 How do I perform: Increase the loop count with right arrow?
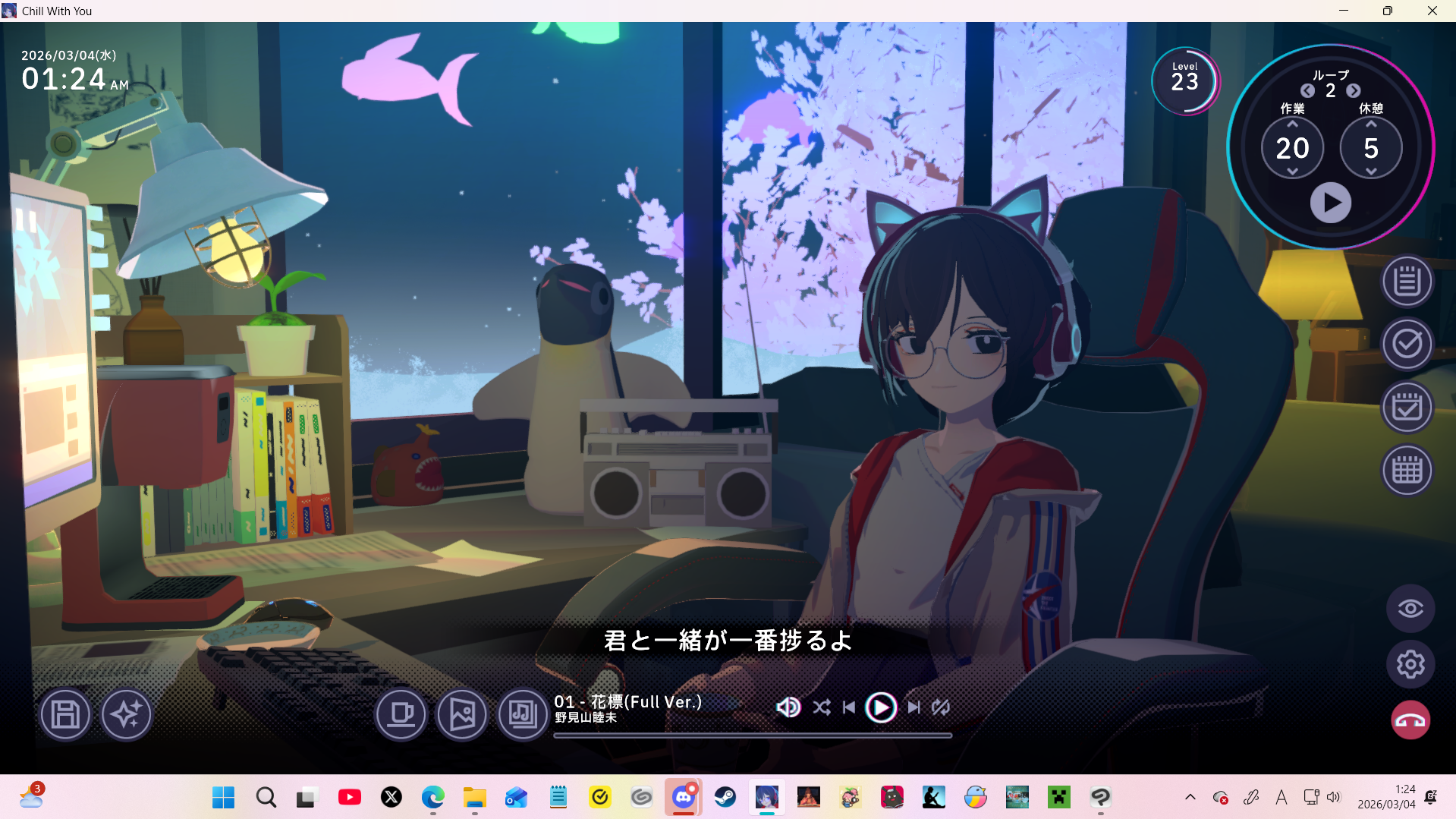coord(1354,91)
